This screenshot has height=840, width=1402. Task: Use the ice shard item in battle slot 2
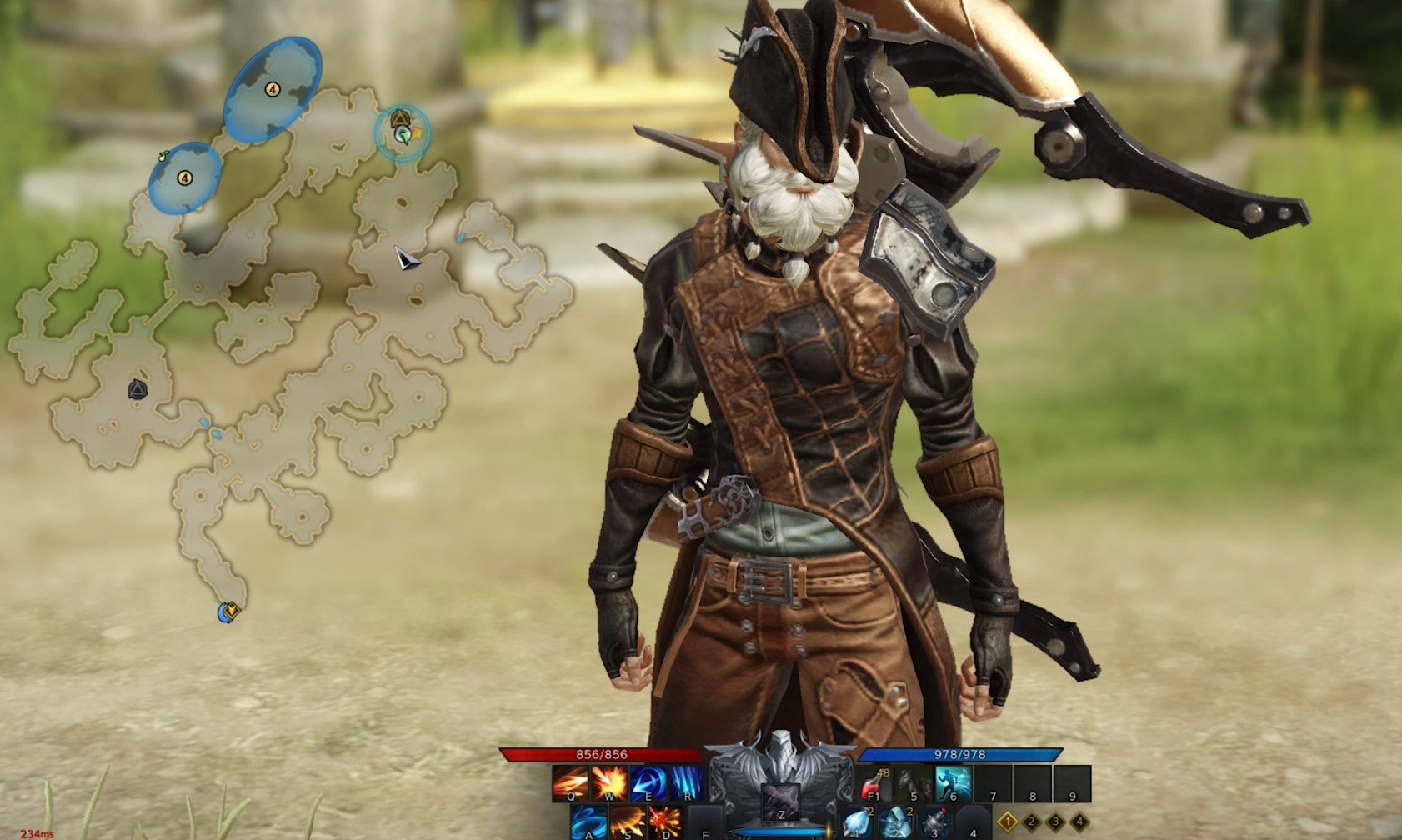pyautogui.click(x=895, y=822)
